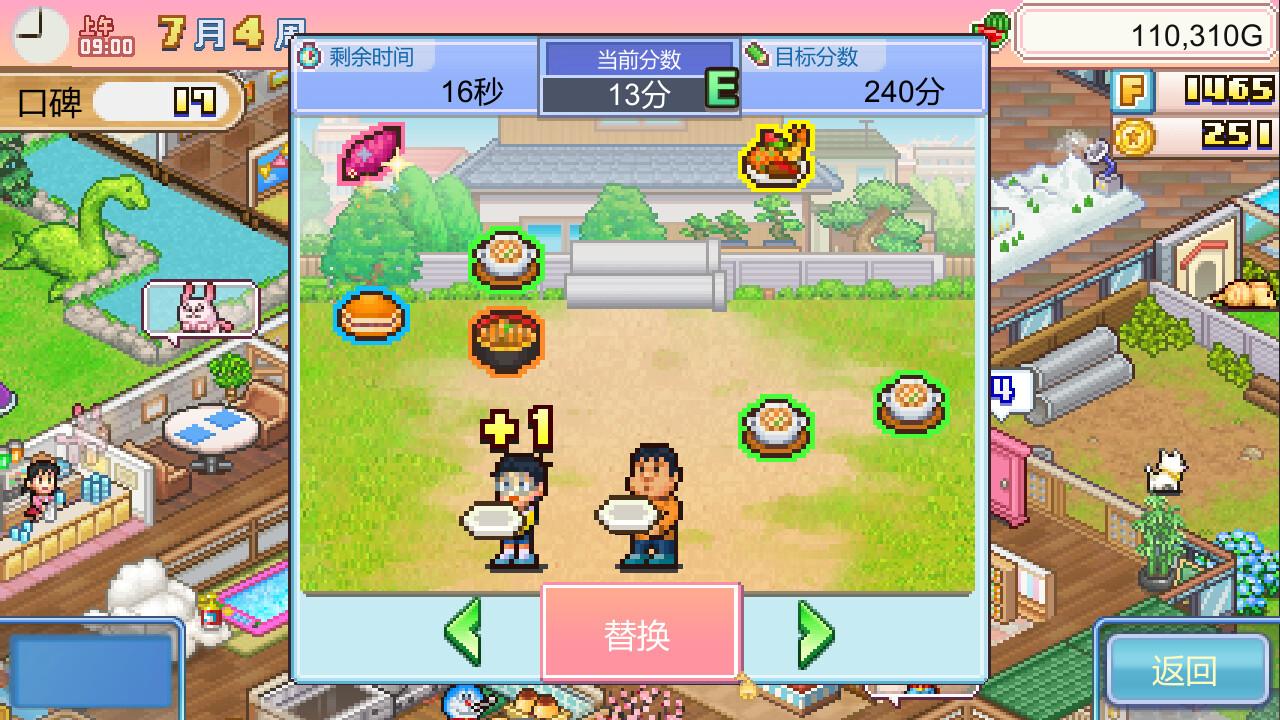Click the left green arrow to switch character

(x=464, y=635)
